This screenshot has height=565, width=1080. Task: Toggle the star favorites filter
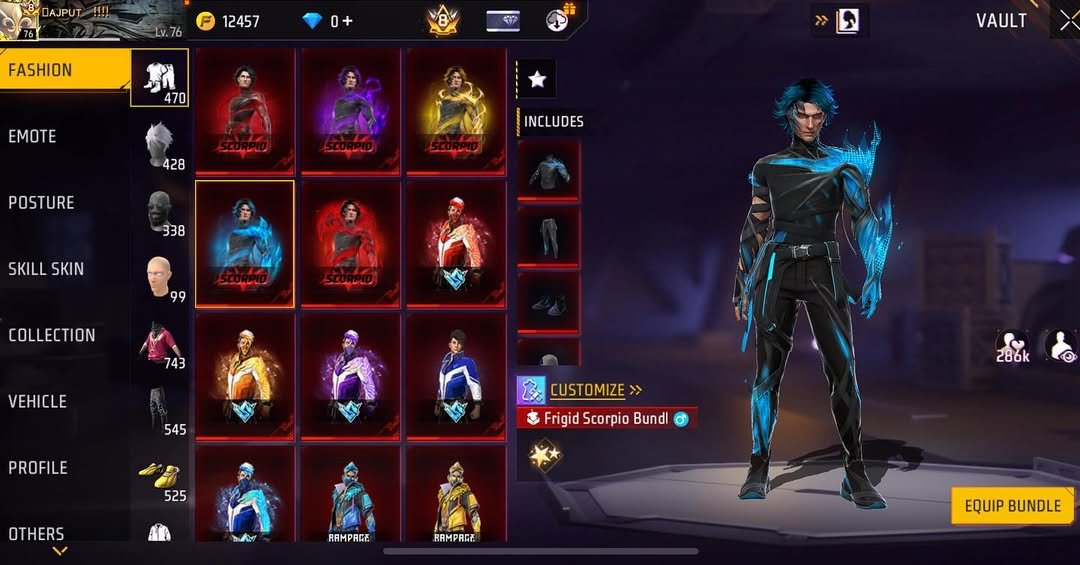[537, 80]
